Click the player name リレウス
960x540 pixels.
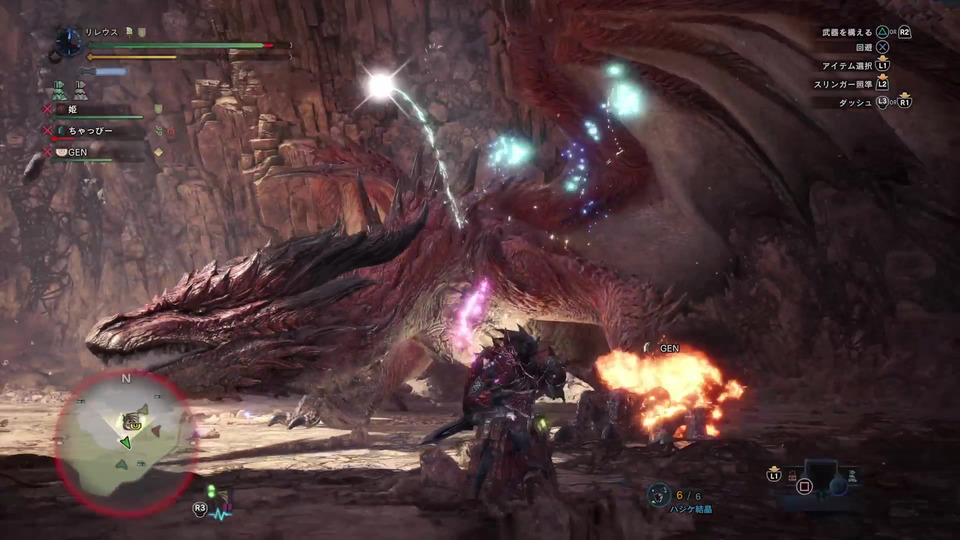pos(101,32)
